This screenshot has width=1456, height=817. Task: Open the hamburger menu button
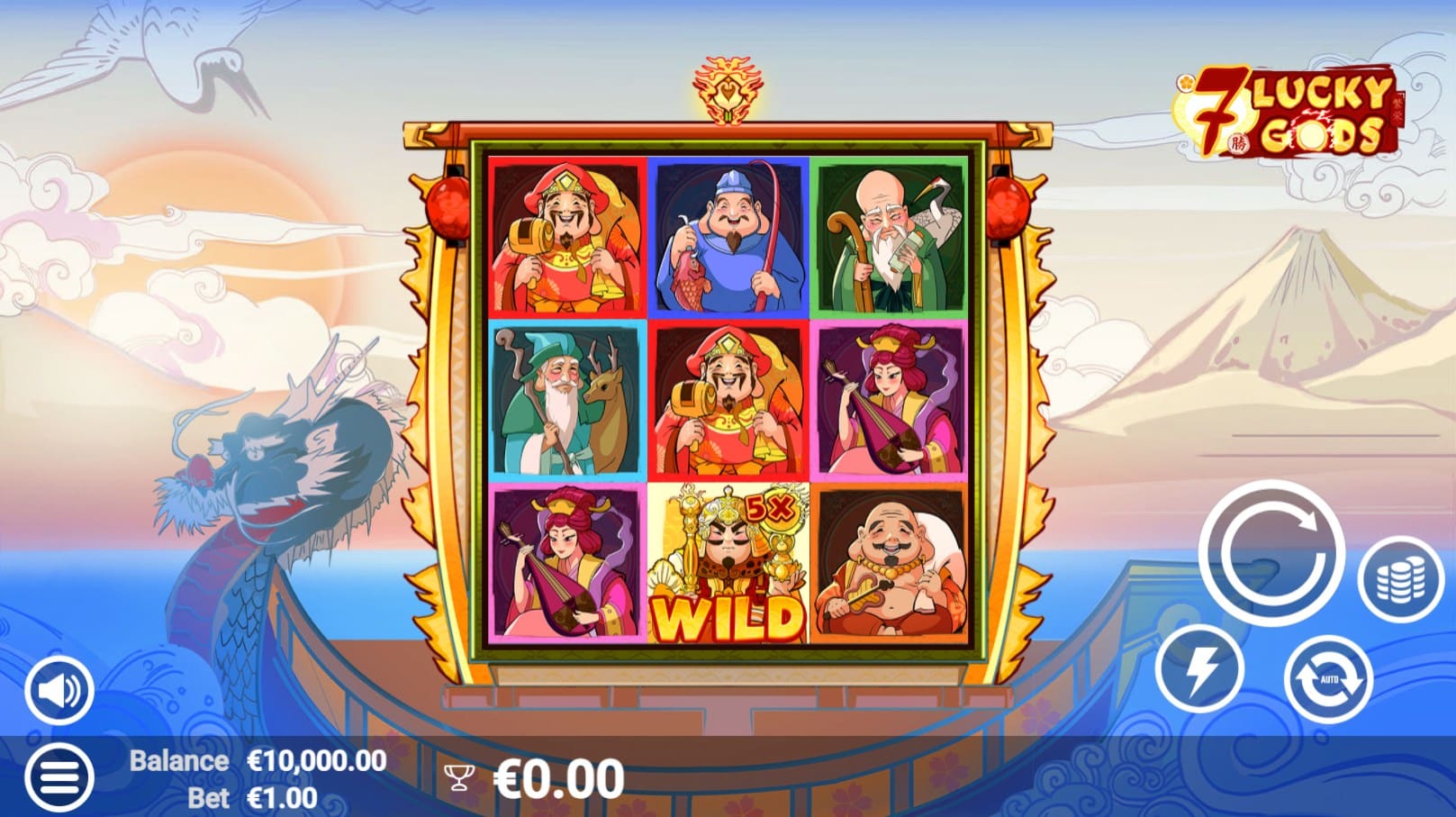click(59, 777)
